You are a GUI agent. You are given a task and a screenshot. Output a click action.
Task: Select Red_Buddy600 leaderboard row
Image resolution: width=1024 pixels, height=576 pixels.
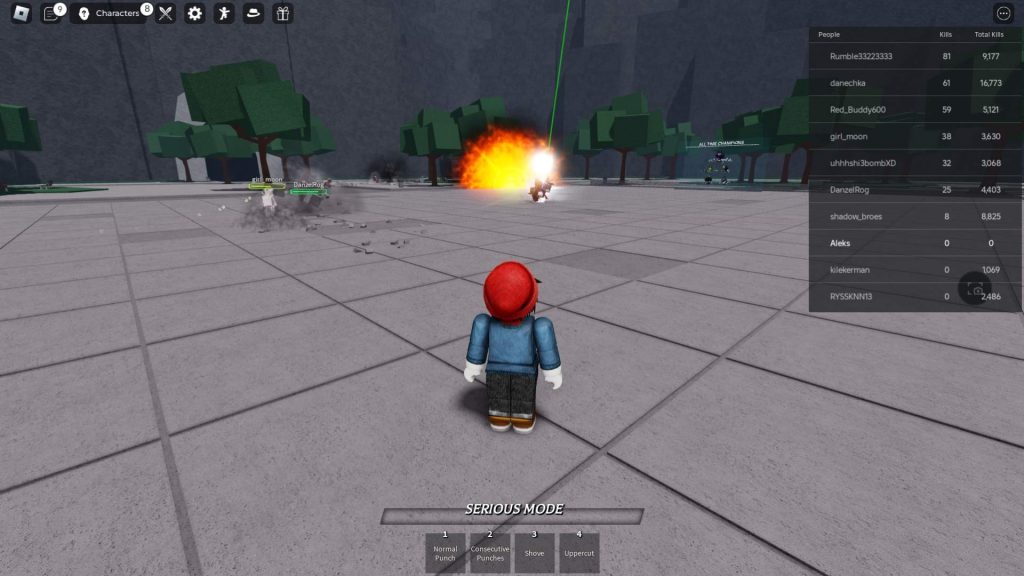(858, 109)
